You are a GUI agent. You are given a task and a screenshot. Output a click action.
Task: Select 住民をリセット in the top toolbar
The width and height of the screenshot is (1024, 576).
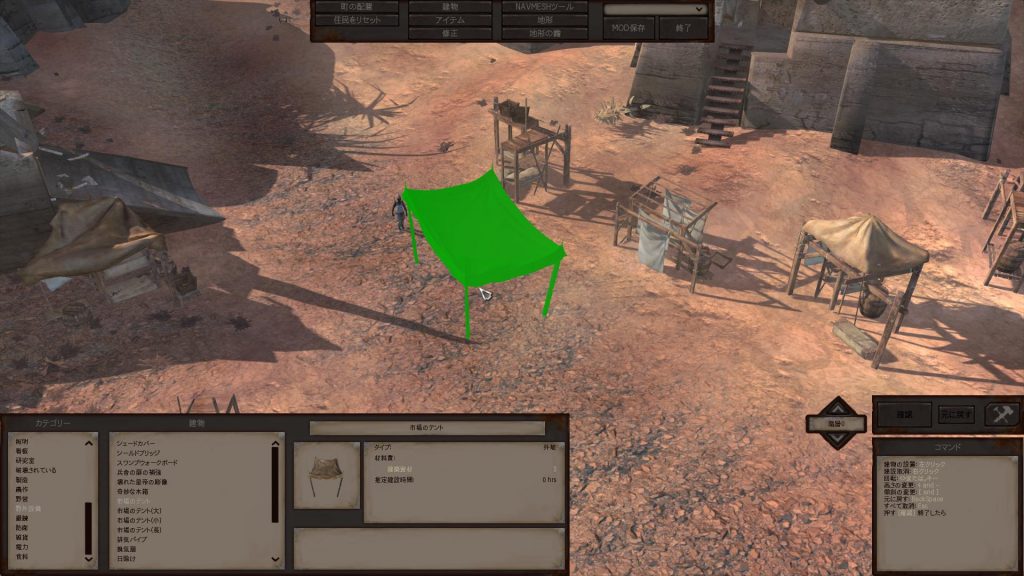point(356,20)
